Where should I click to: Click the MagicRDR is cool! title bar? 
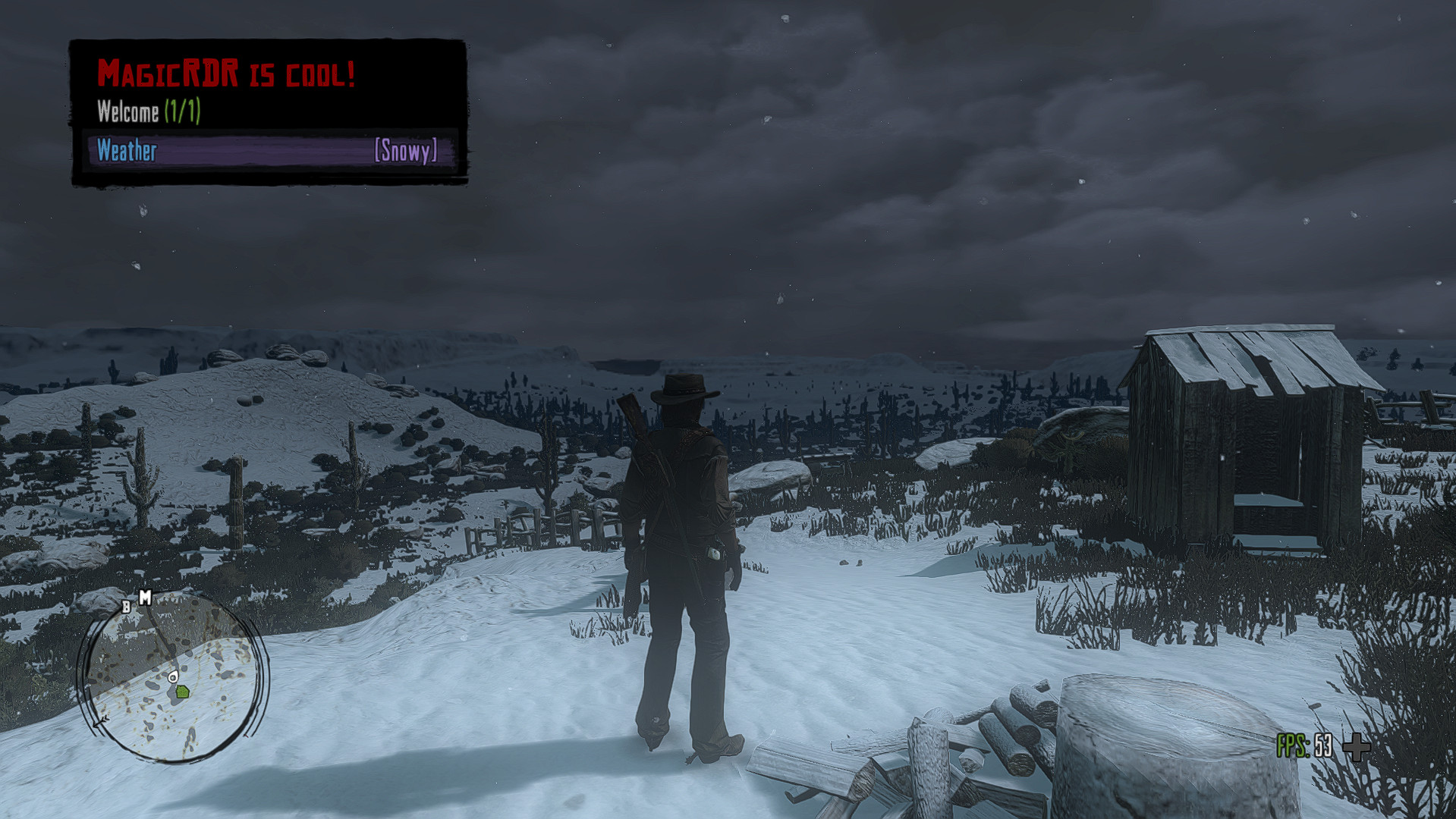pos(228,73)
